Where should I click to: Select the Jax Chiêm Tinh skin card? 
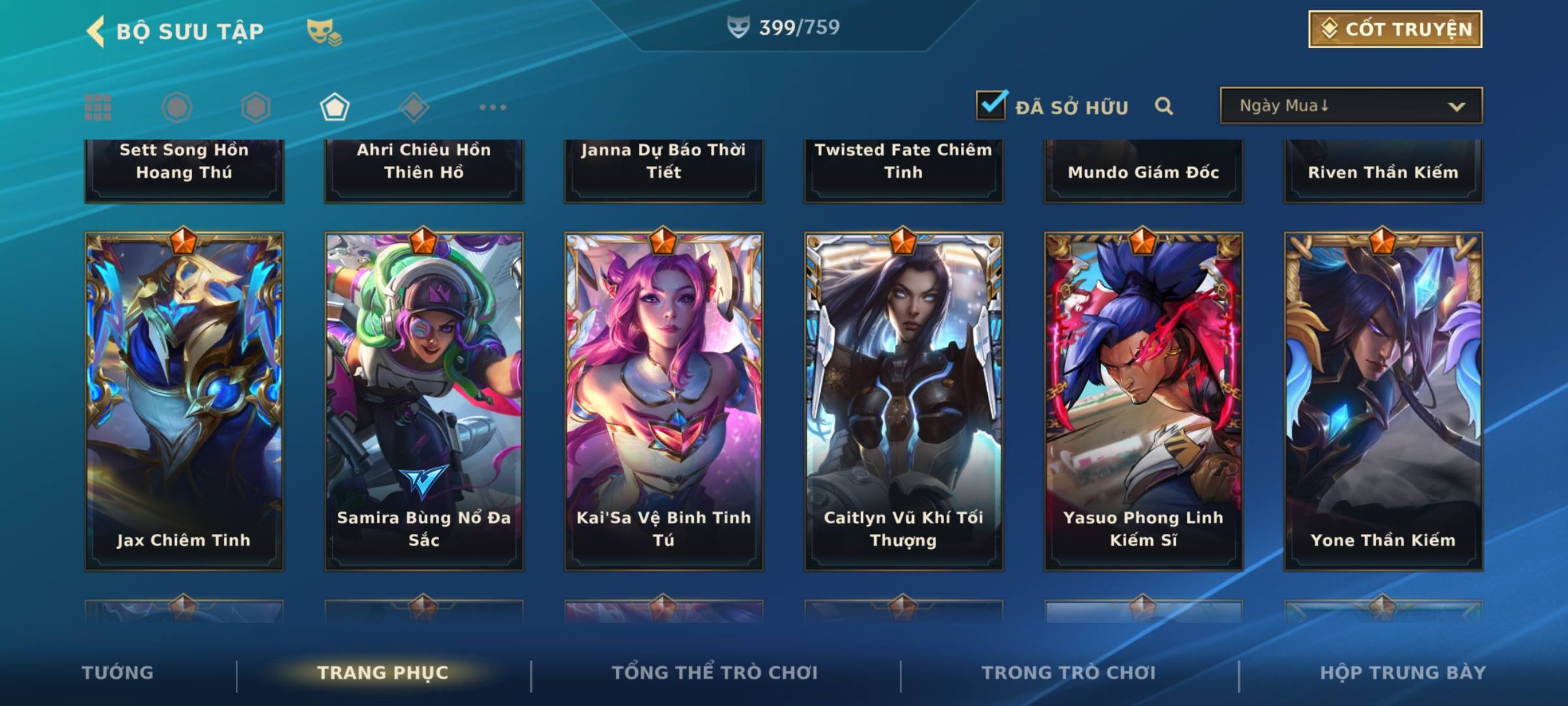click(x=184, y=401)
